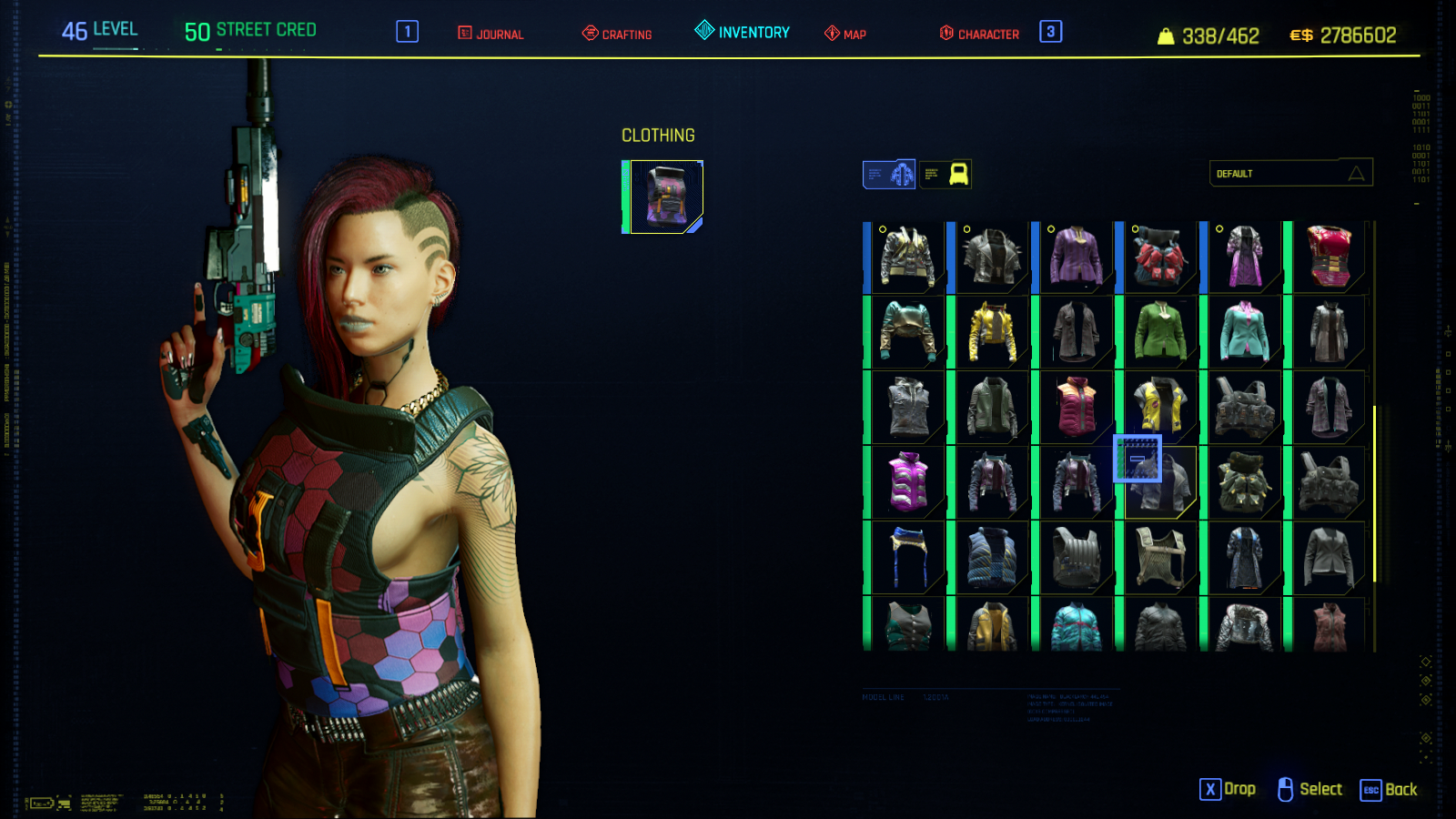The height and width of the screenshot is (819, 1456).
Task: Switch to the Inventory menu
Action: point(743,32)
